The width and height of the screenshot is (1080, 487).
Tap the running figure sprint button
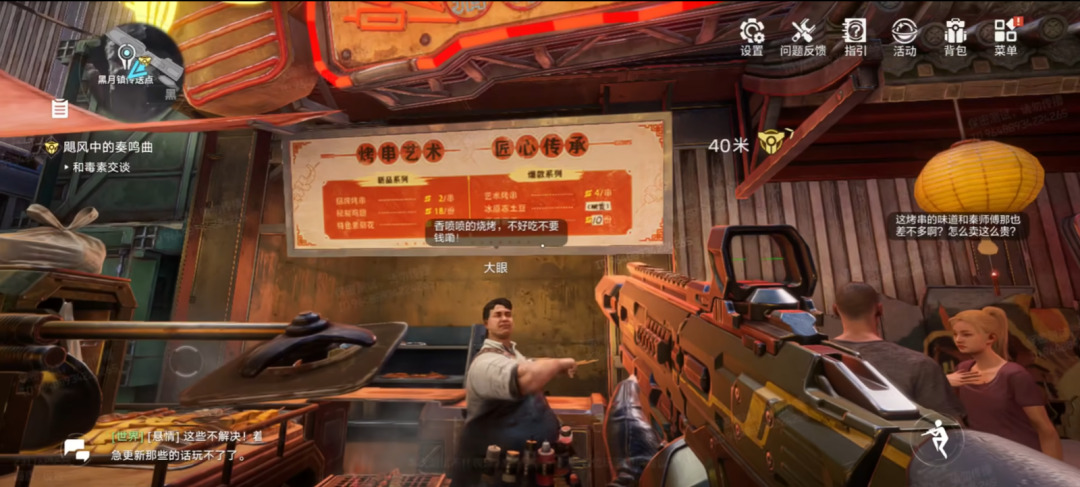point(937,440)
